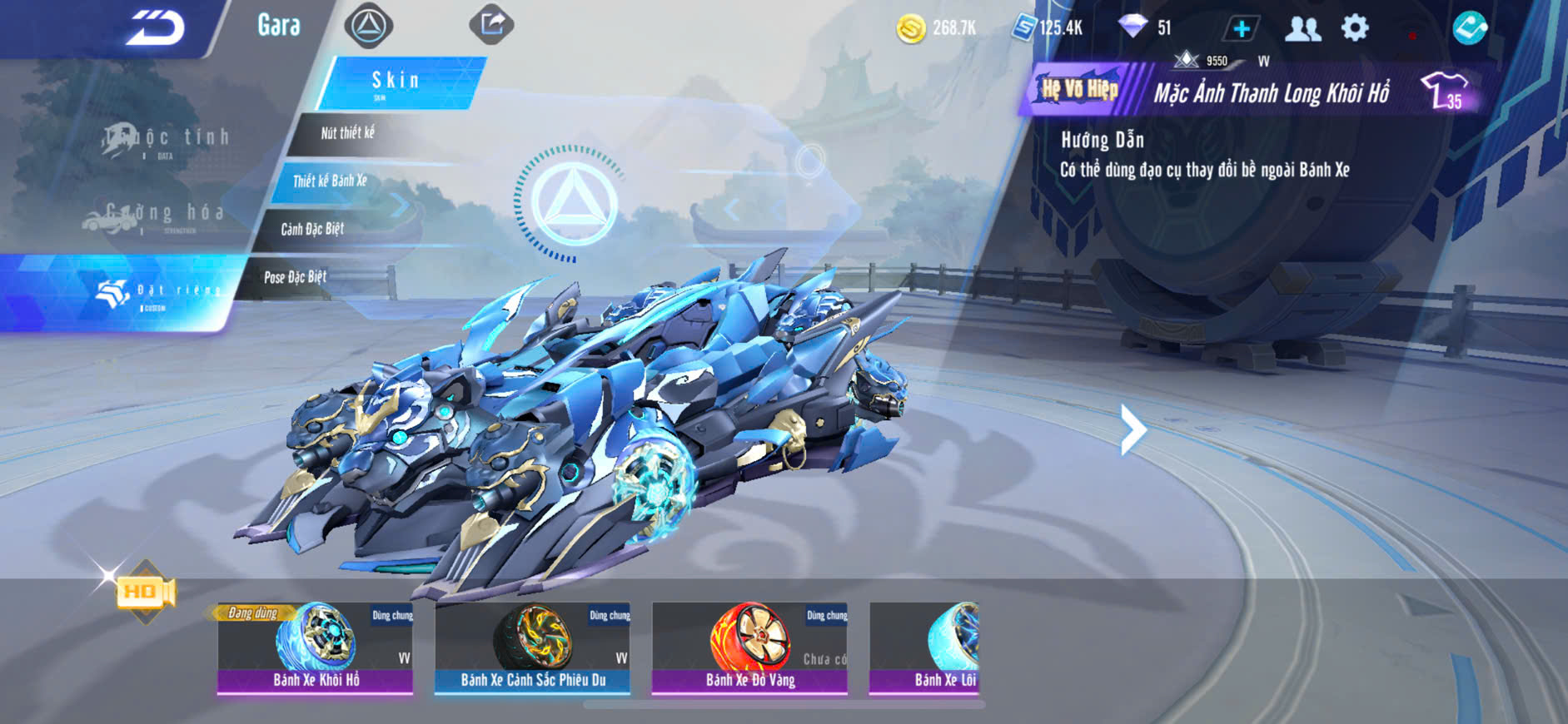Screen dimensions: 1568x724
Task: Switch to the Thuộc tính section
Action: tap(165, 140)
